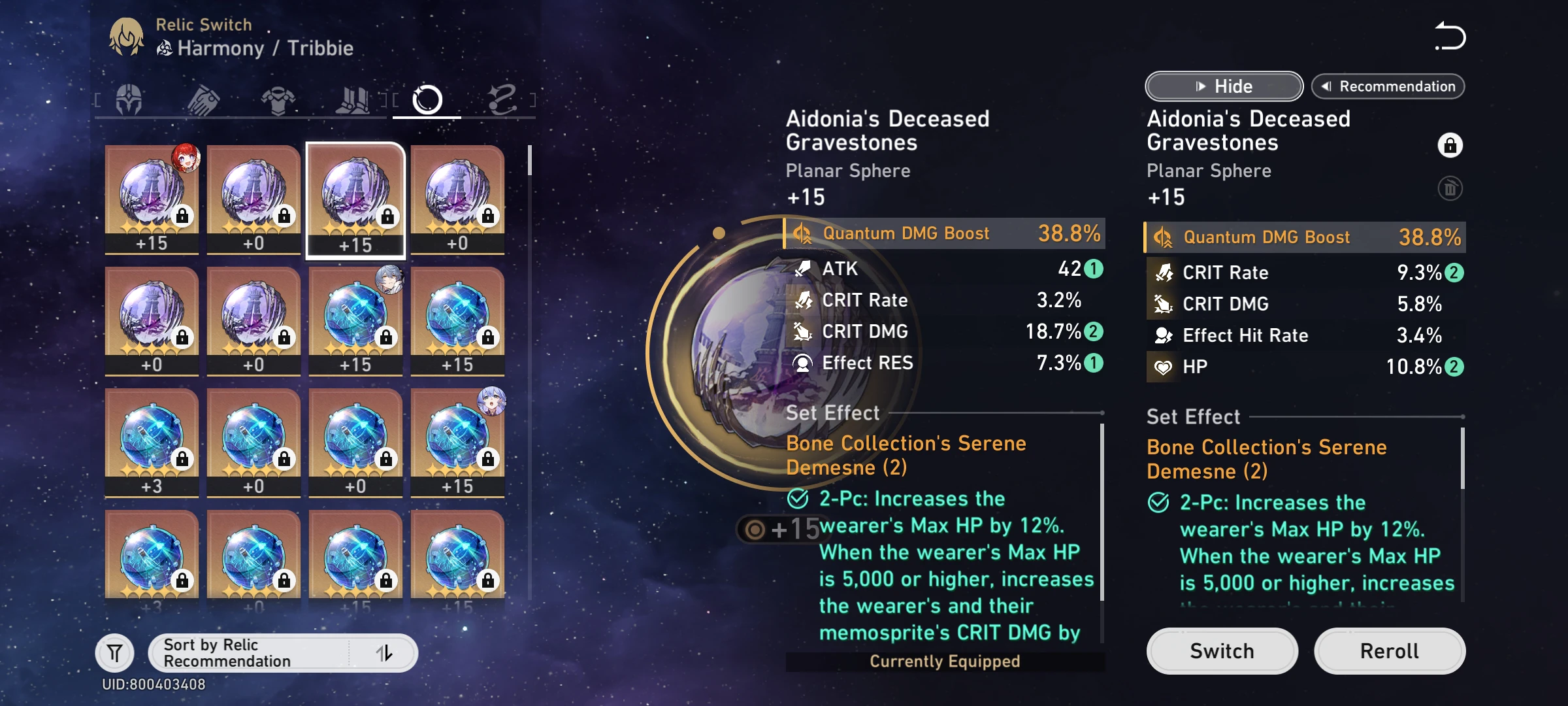
Task: Open the relic filter funnel icon
Action: [x=115, y=652]
